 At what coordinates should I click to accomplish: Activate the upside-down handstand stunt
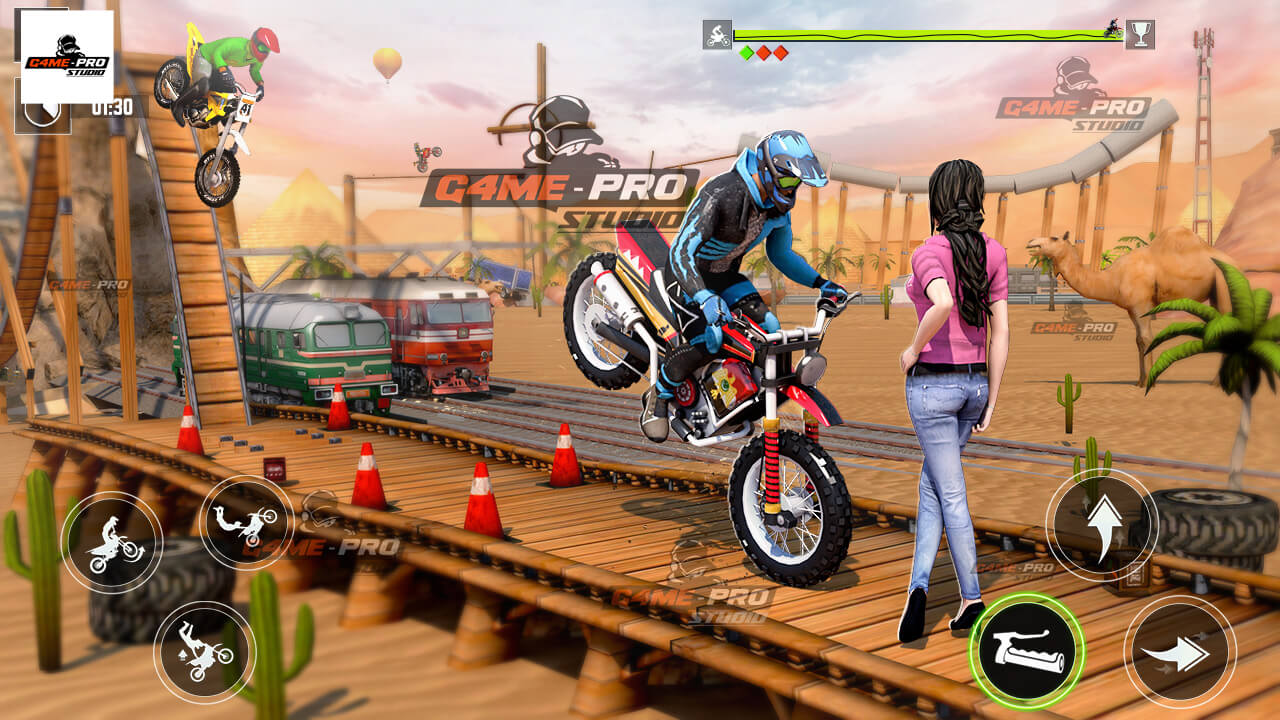point(204,651)
